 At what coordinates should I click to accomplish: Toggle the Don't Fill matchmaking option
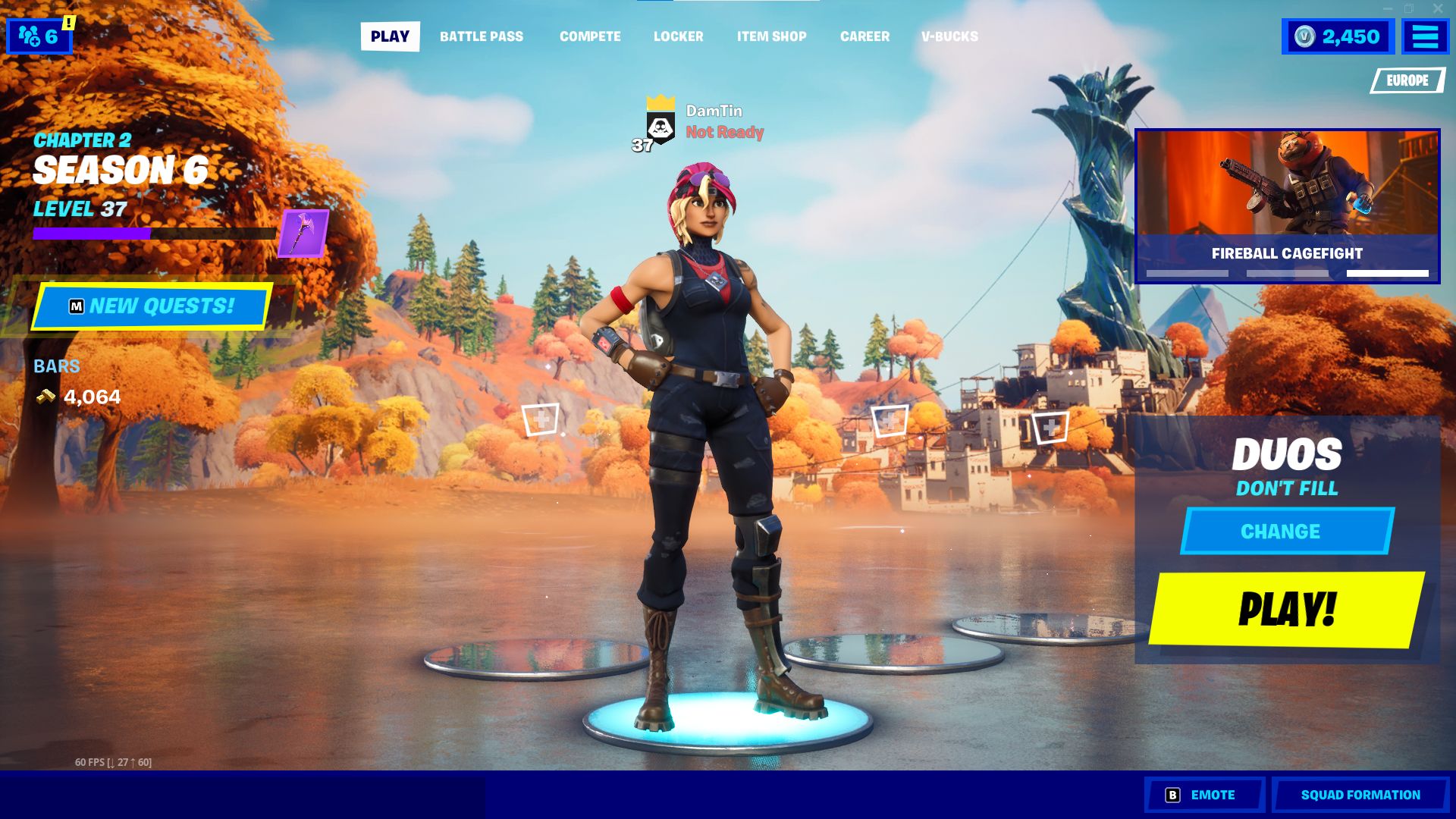[1285, 488]
